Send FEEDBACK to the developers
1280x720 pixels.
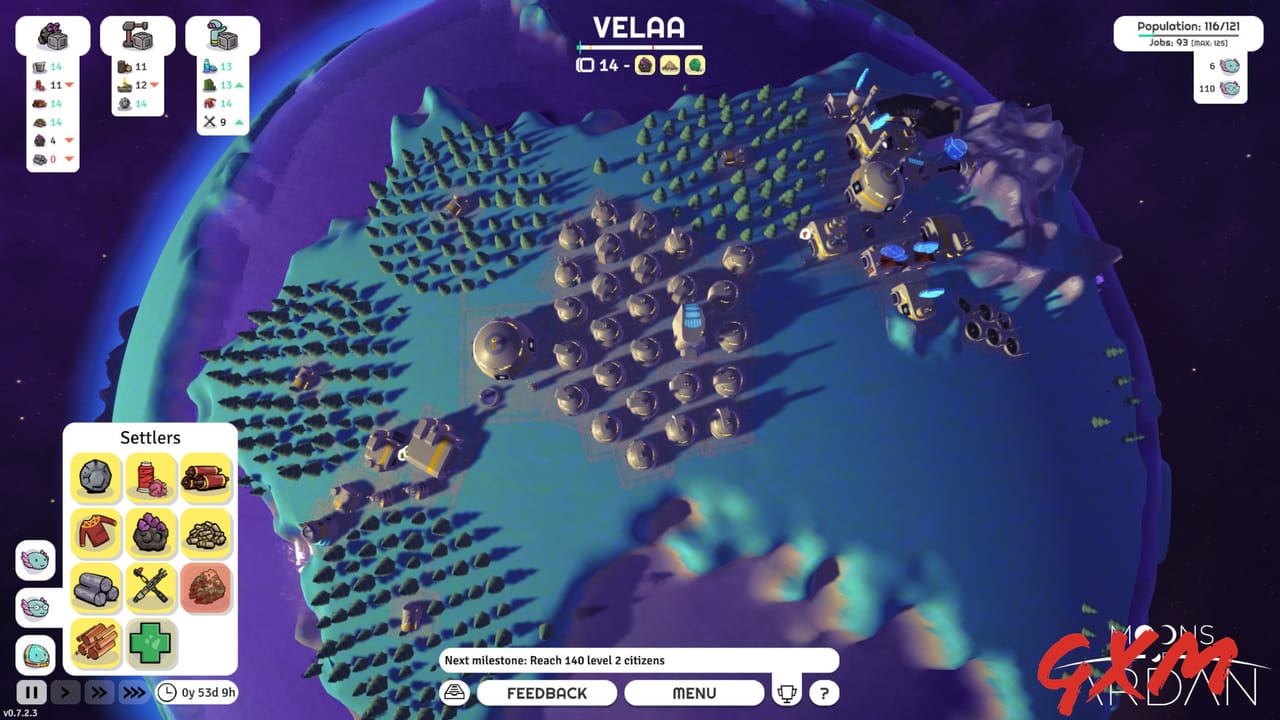click(x=547, y=692)
